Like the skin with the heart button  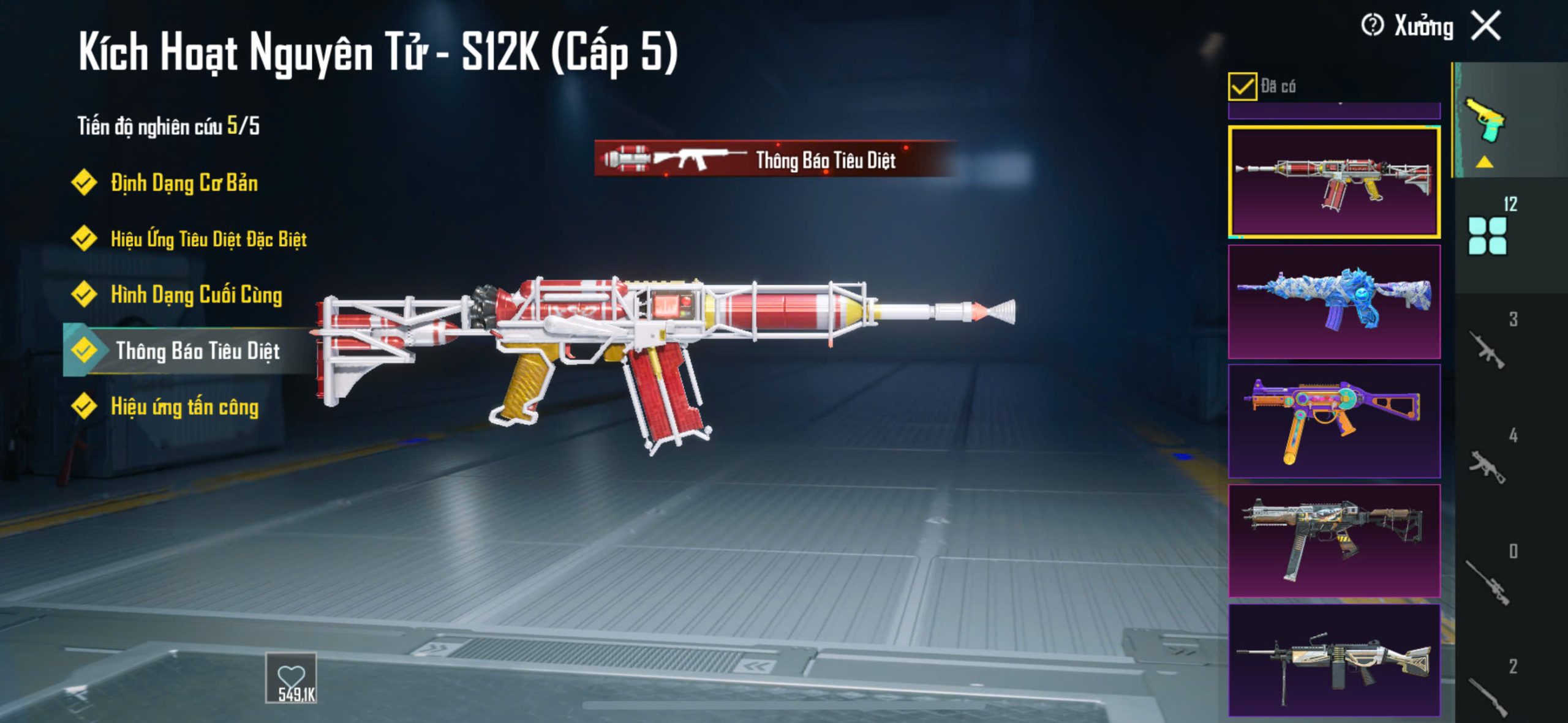pyautogui.click(x=291, y=678)
